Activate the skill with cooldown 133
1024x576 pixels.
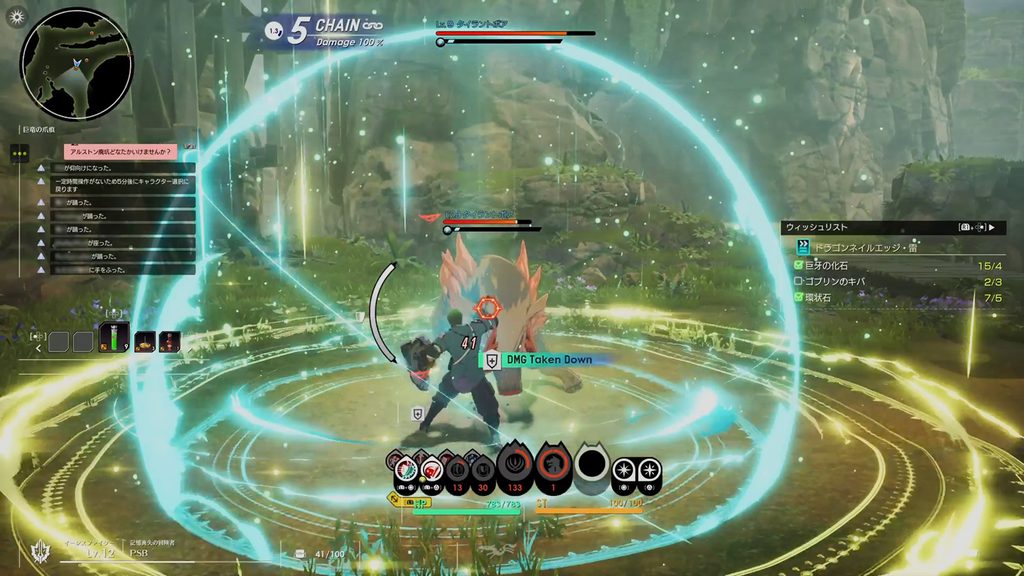coord(515,466)
